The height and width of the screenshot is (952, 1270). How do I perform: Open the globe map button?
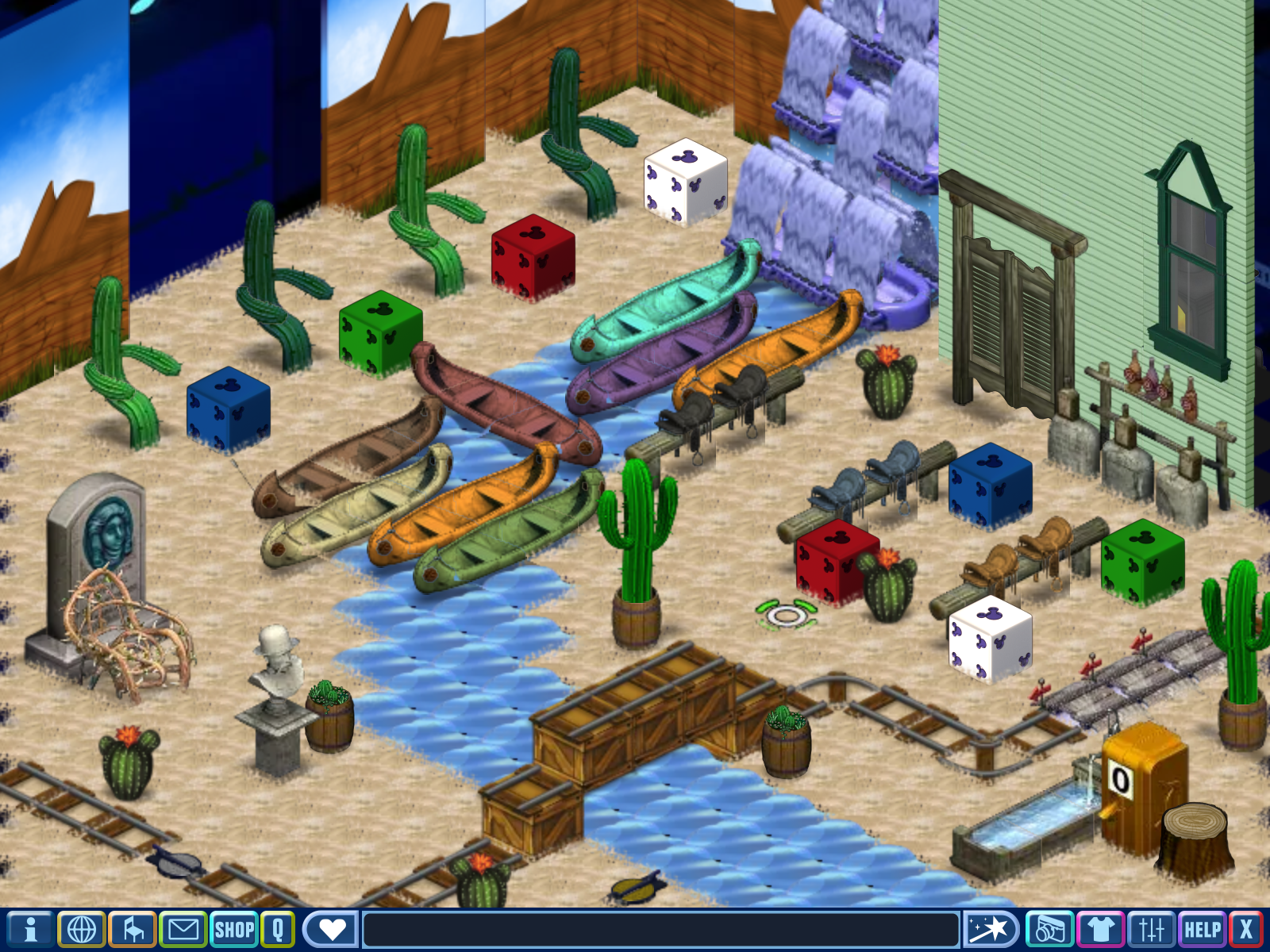point(82,929)
